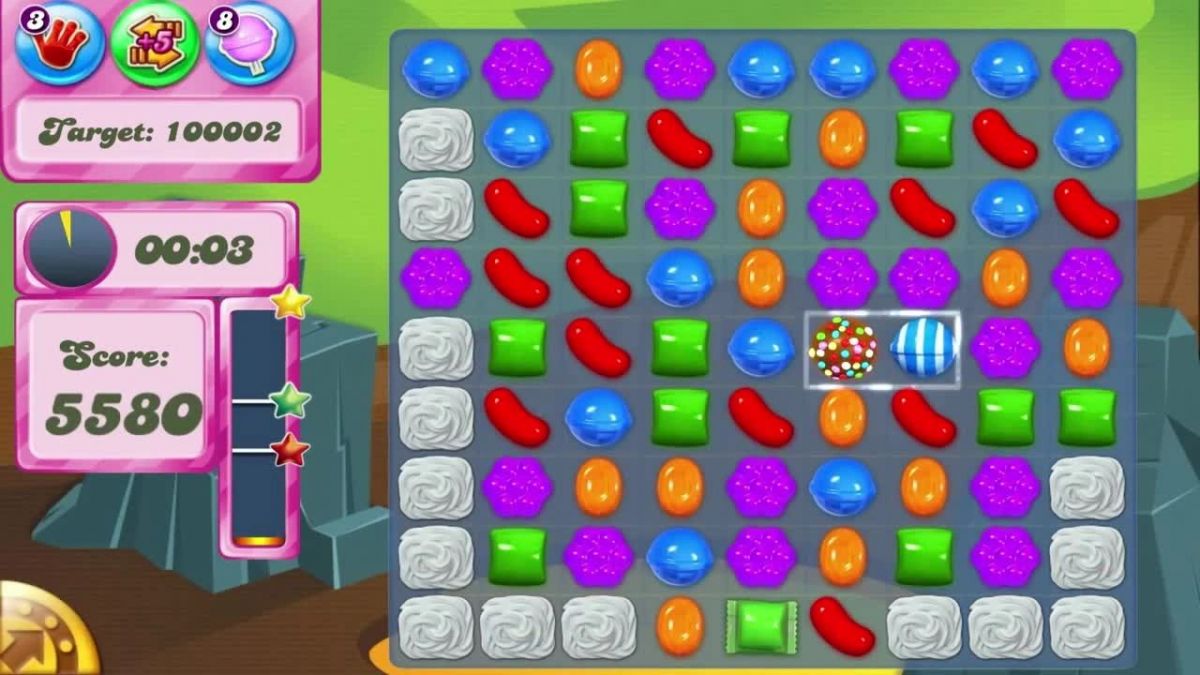Activate the +5 extra booster
The height and width of the screenshot is (675, 1200).
155,44
